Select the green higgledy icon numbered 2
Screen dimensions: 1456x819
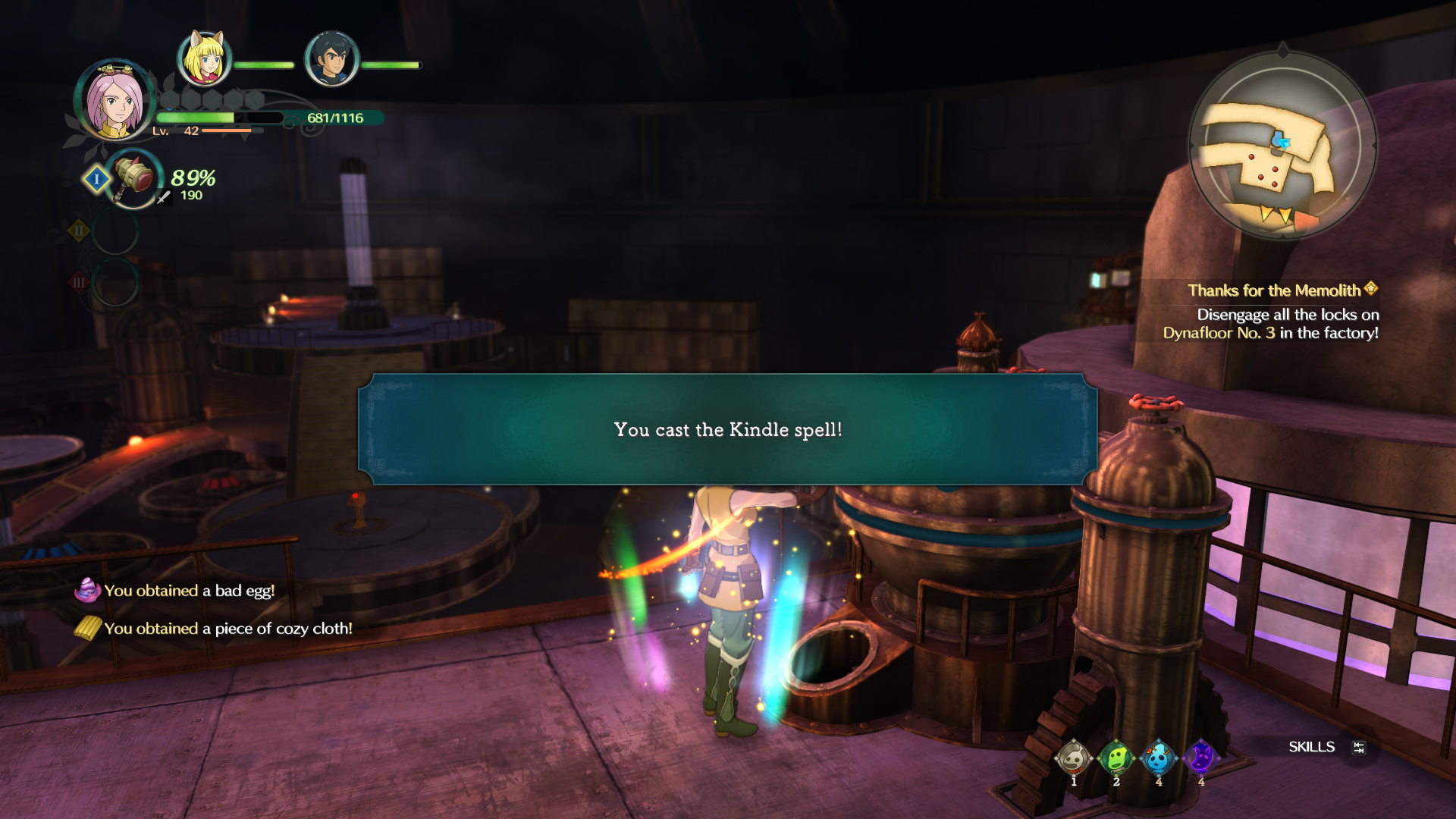pos(1116,758)
